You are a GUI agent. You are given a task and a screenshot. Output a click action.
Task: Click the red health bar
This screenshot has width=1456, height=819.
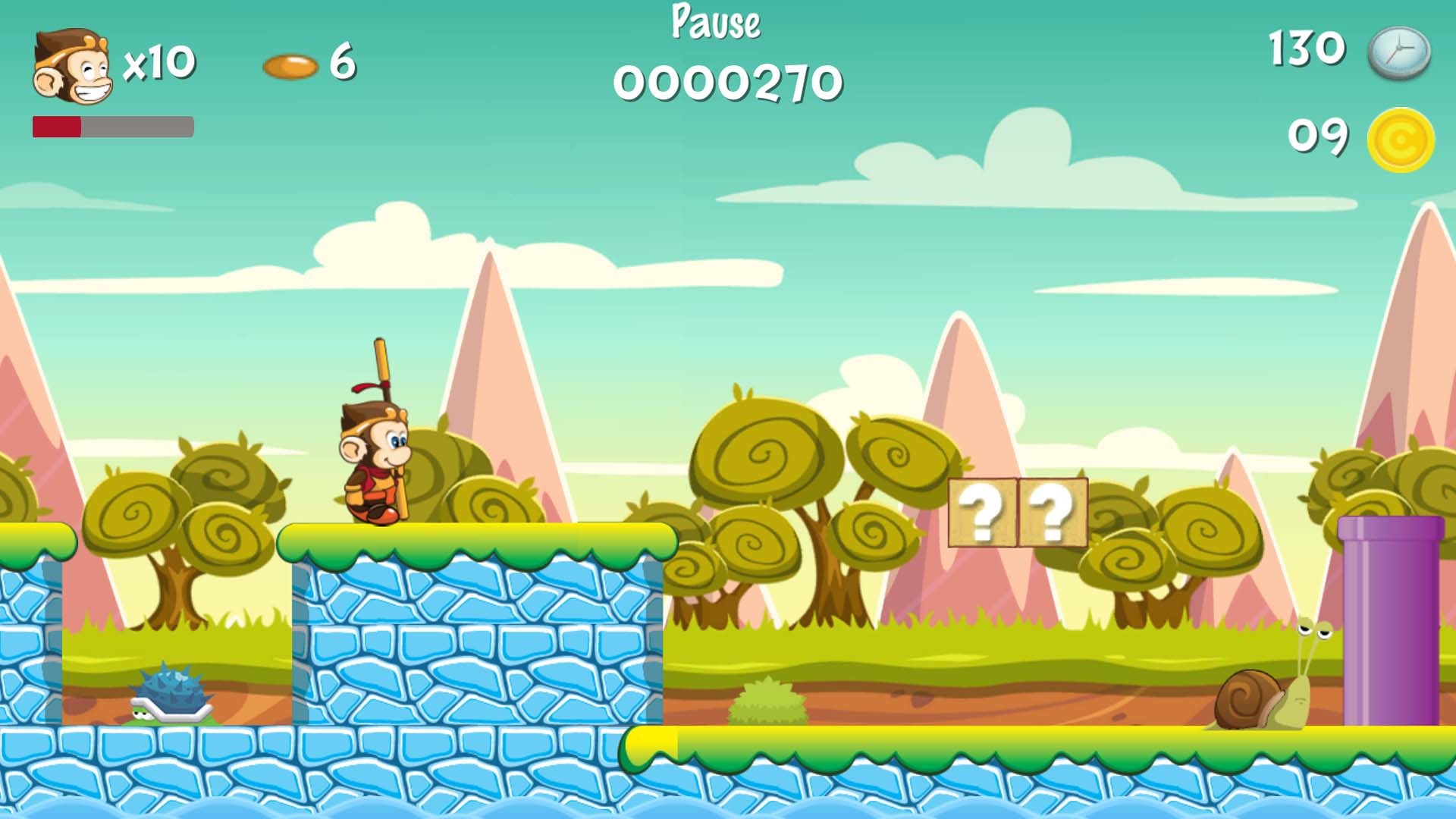pyautogui.click(x=57, y=125)
